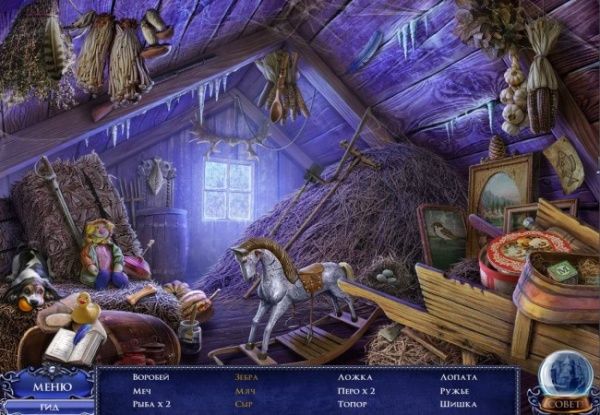Open the МЕНЮ button
600x415 pixels.
tap(49, 386)
